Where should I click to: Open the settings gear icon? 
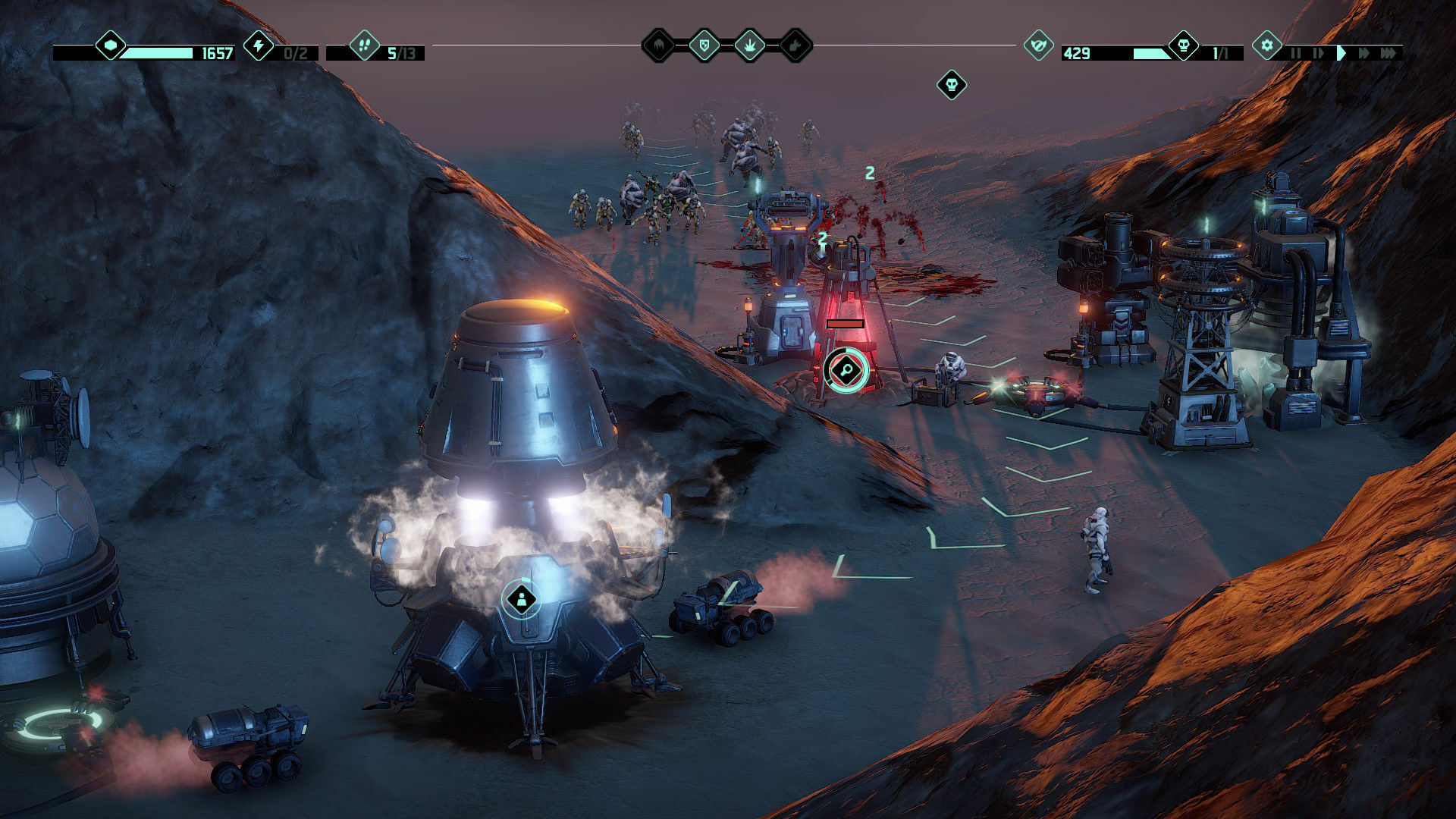[x=1266, y=45]
